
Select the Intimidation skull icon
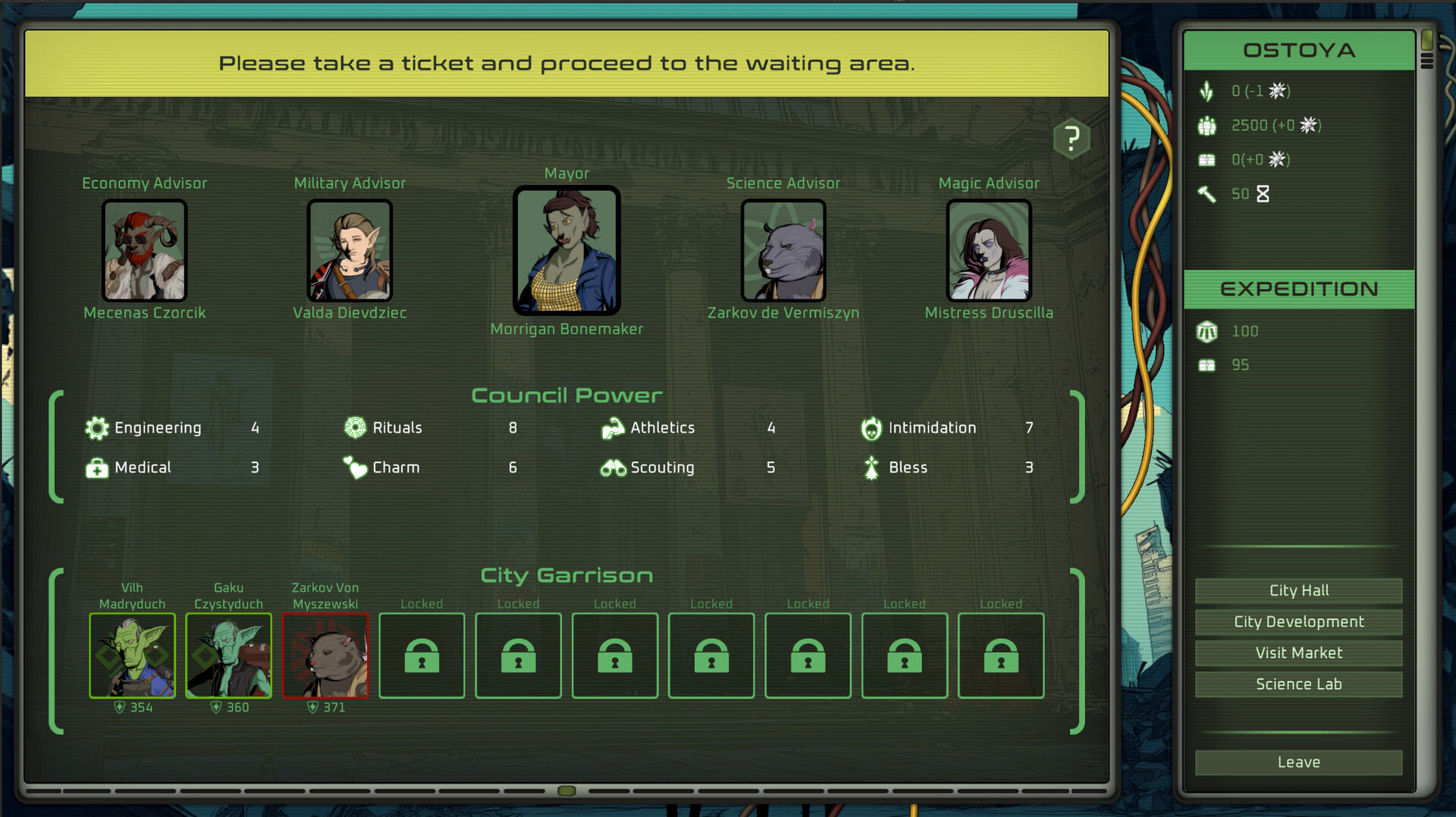[871, 427]
